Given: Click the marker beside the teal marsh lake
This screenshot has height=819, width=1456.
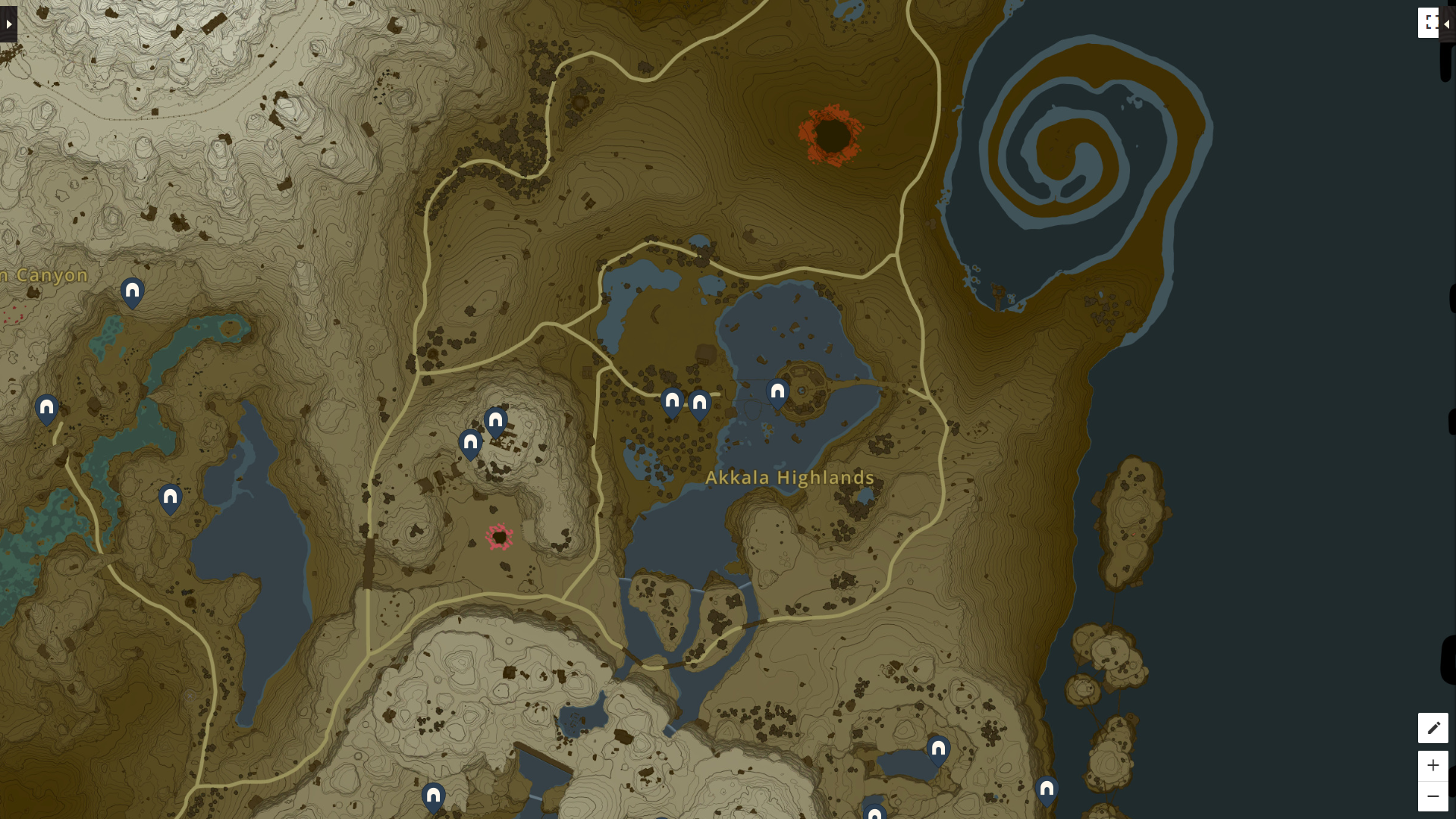Looking at the screenshot, I should (169, 497).
